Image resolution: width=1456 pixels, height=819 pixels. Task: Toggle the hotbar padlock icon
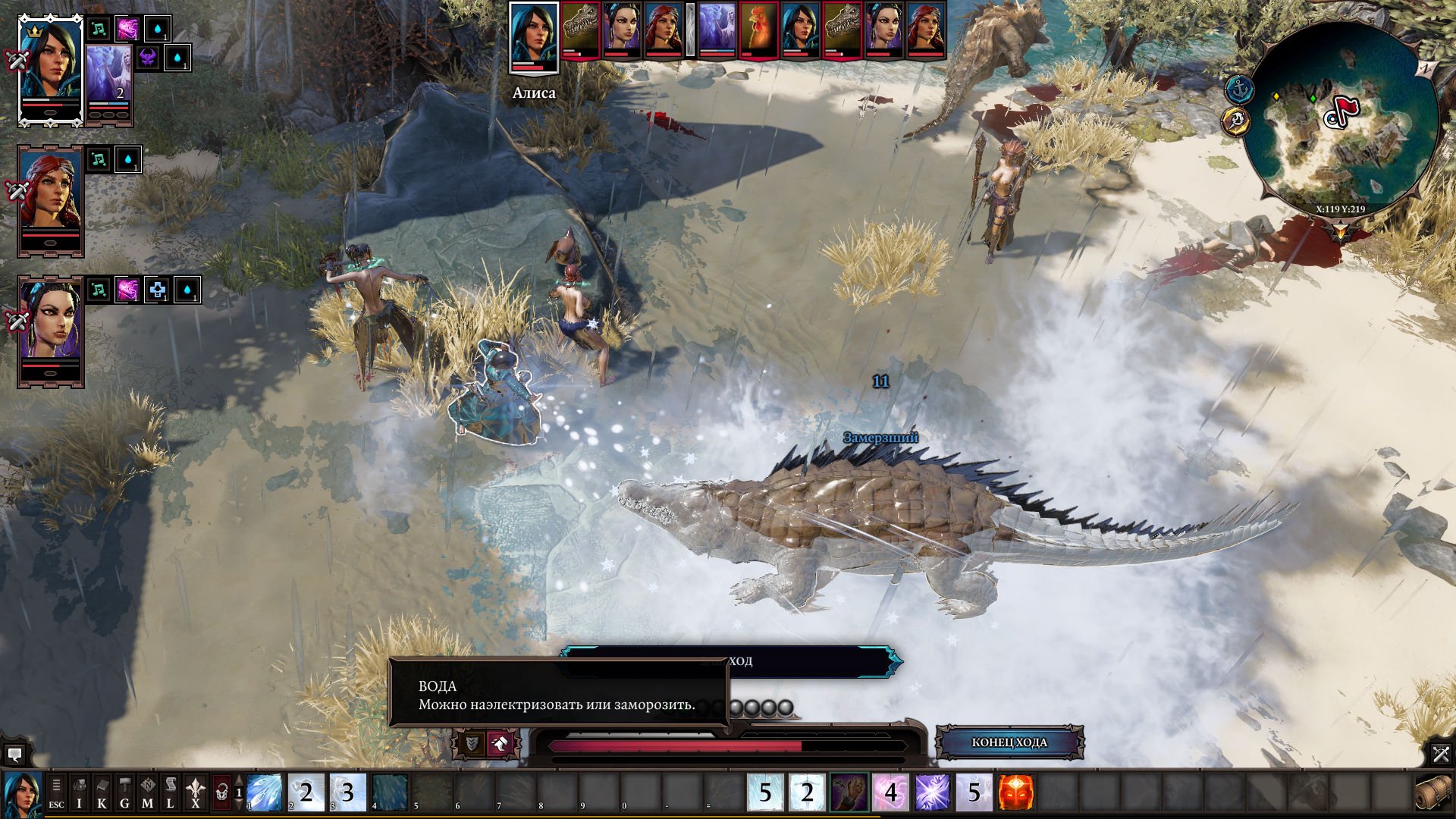(x=221, y=792)
